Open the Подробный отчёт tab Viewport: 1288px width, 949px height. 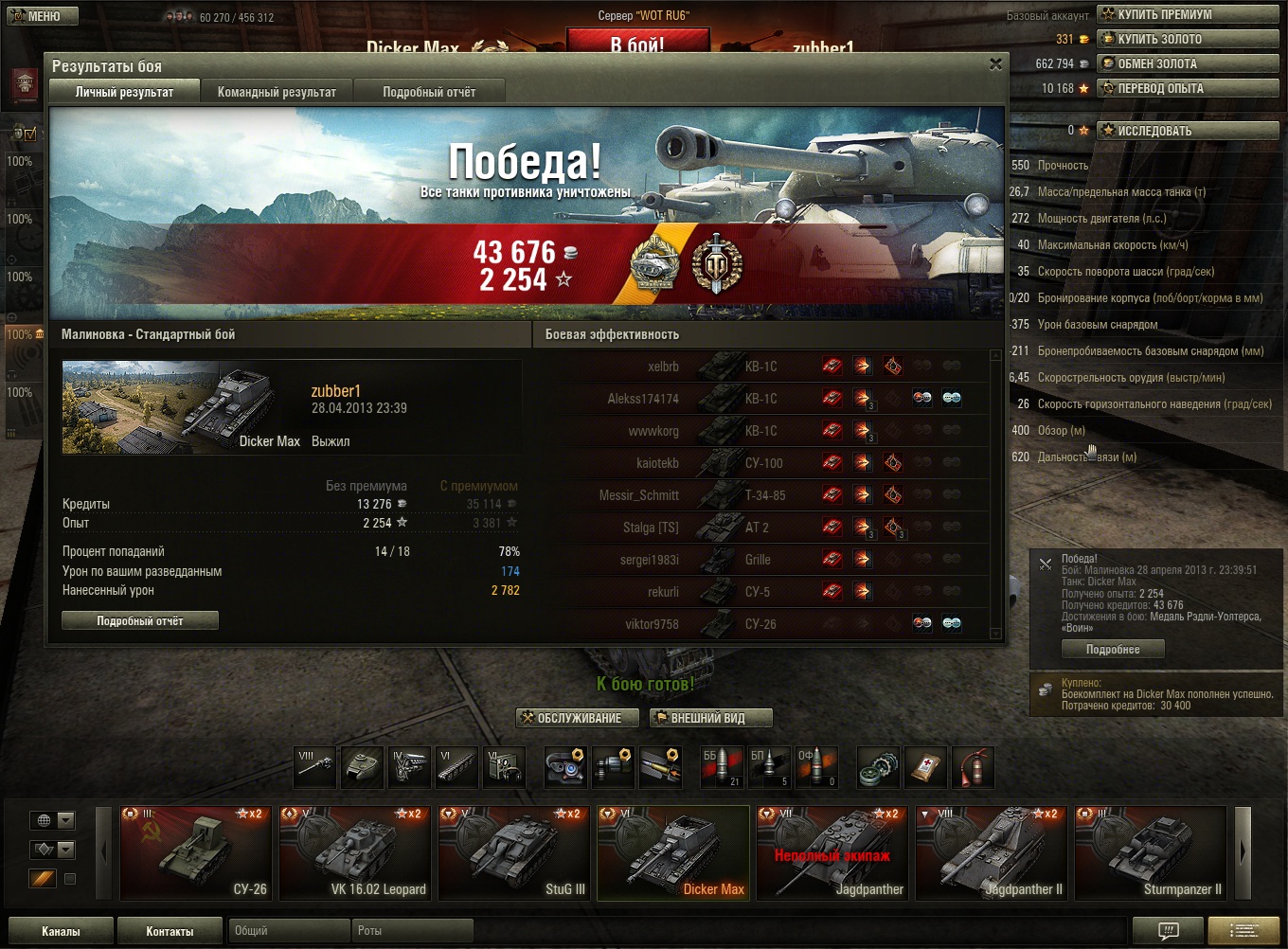pos(429,92)
